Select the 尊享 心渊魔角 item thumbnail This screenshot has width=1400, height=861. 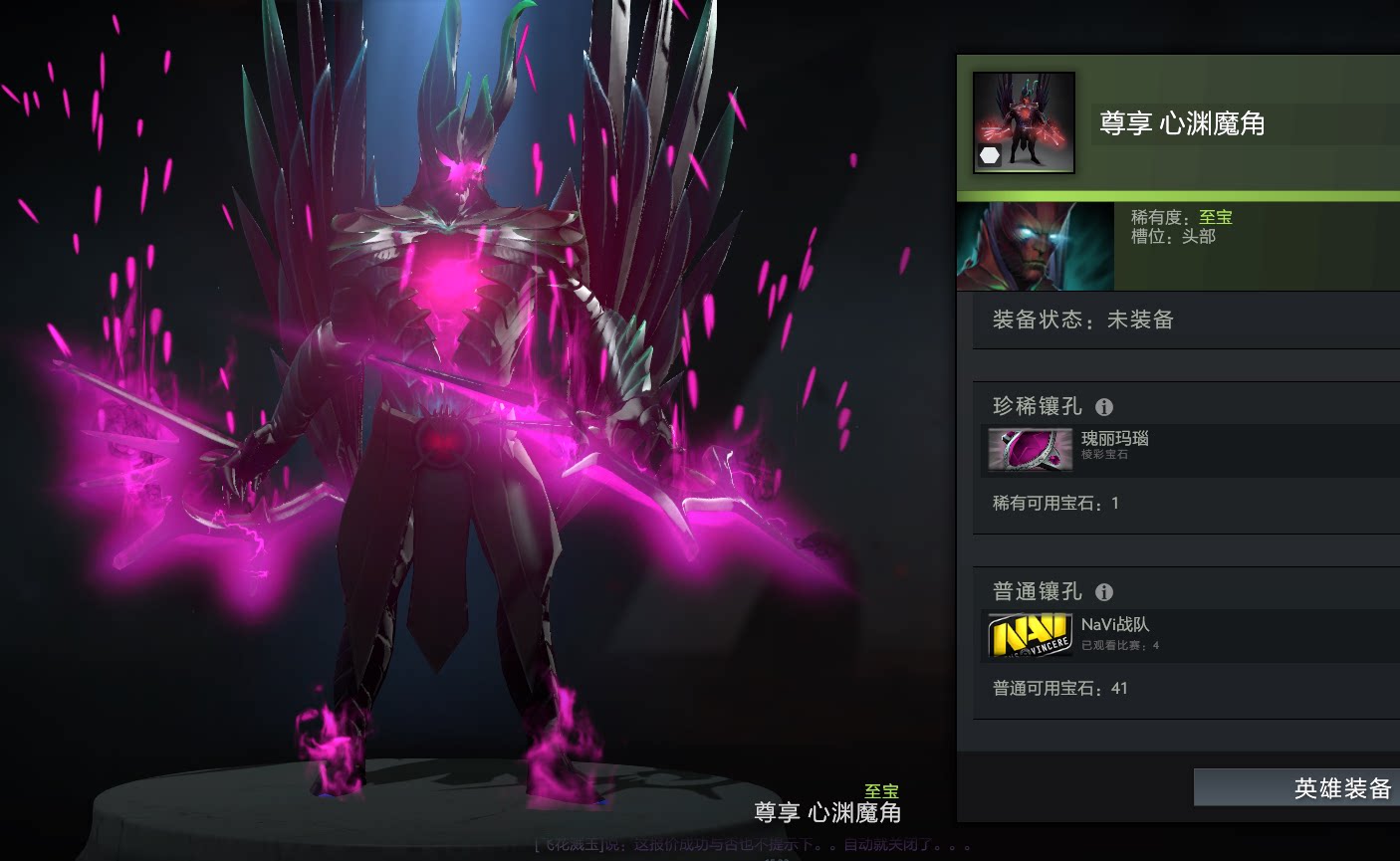(1024, 122)
